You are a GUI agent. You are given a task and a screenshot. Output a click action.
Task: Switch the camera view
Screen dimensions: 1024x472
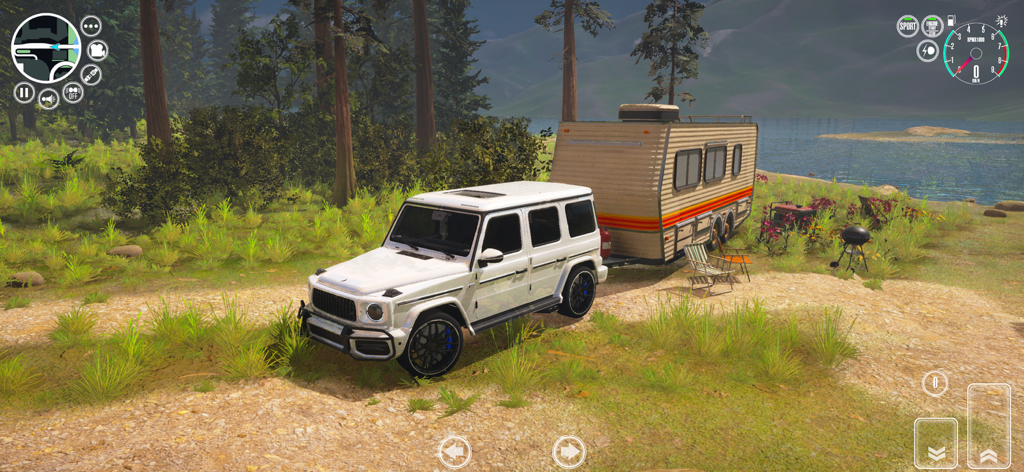(x=97, y=50)
